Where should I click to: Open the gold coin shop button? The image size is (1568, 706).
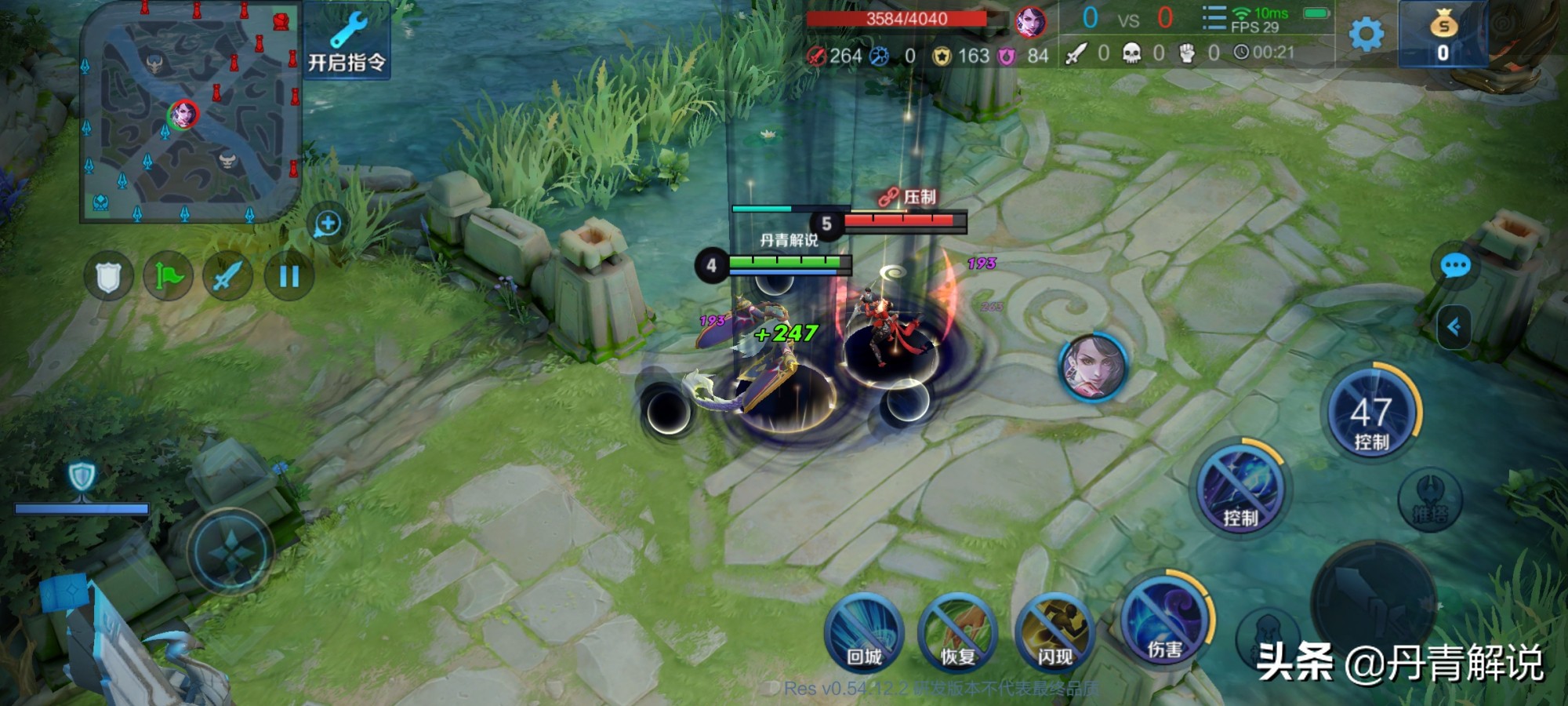coord(1443,35)
